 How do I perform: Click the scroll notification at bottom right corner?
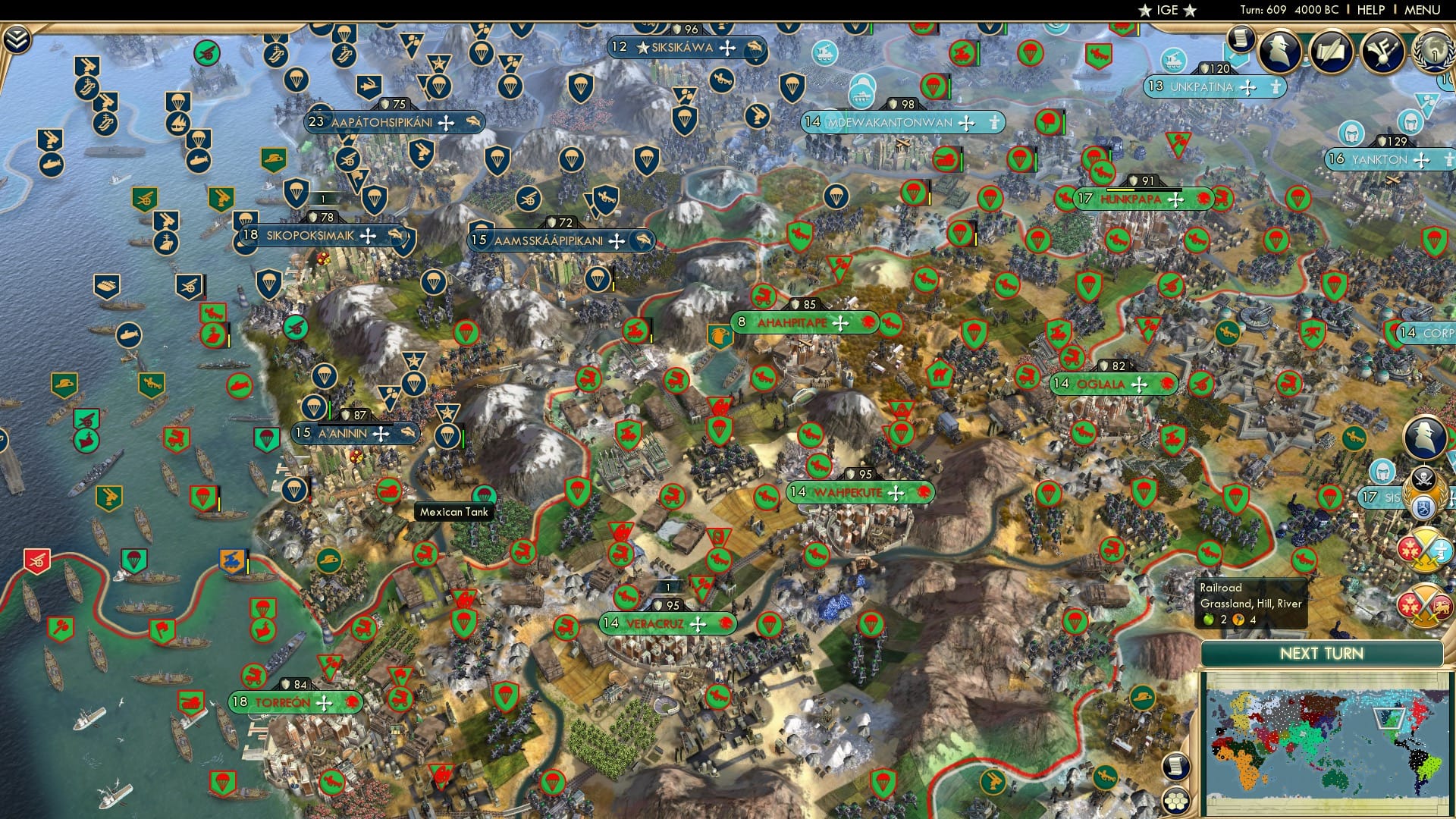coord(1175,766)
